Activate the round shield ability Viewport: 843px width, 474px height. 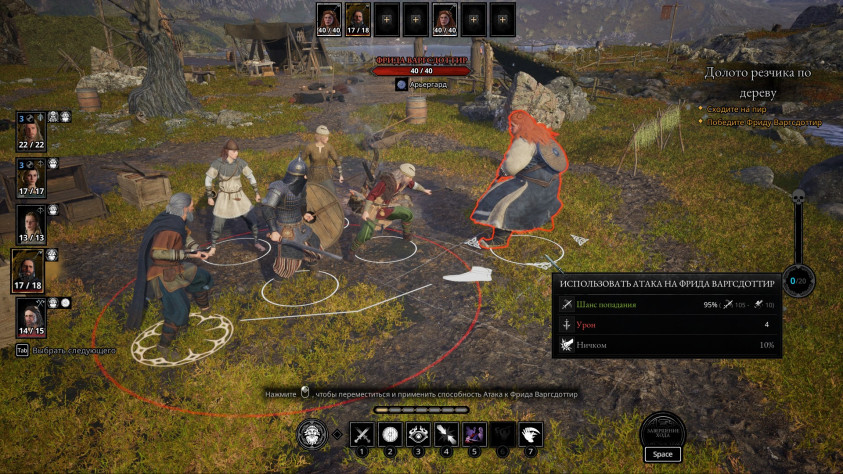390,435
